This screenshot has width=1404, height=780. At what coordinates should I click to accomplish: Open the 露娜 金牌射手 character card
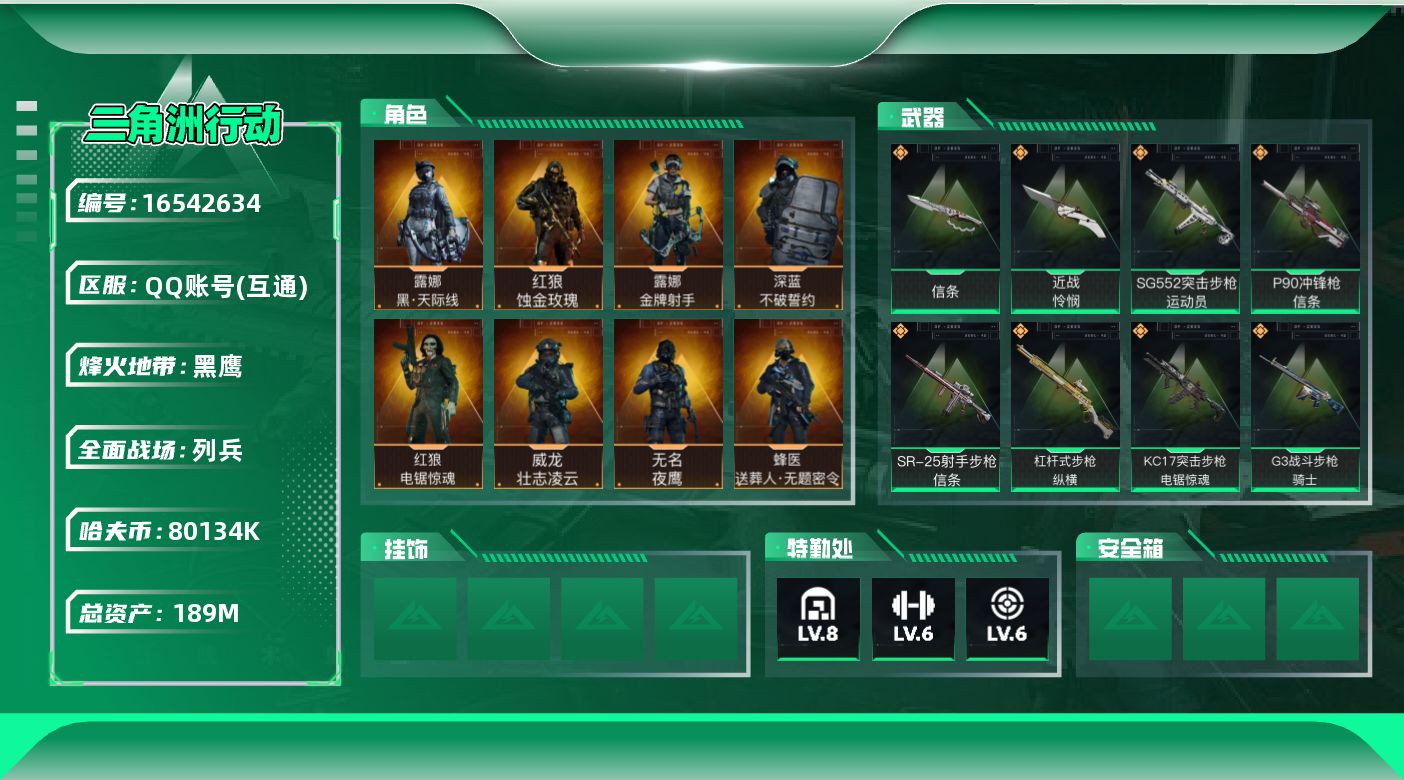coord(668,225)
